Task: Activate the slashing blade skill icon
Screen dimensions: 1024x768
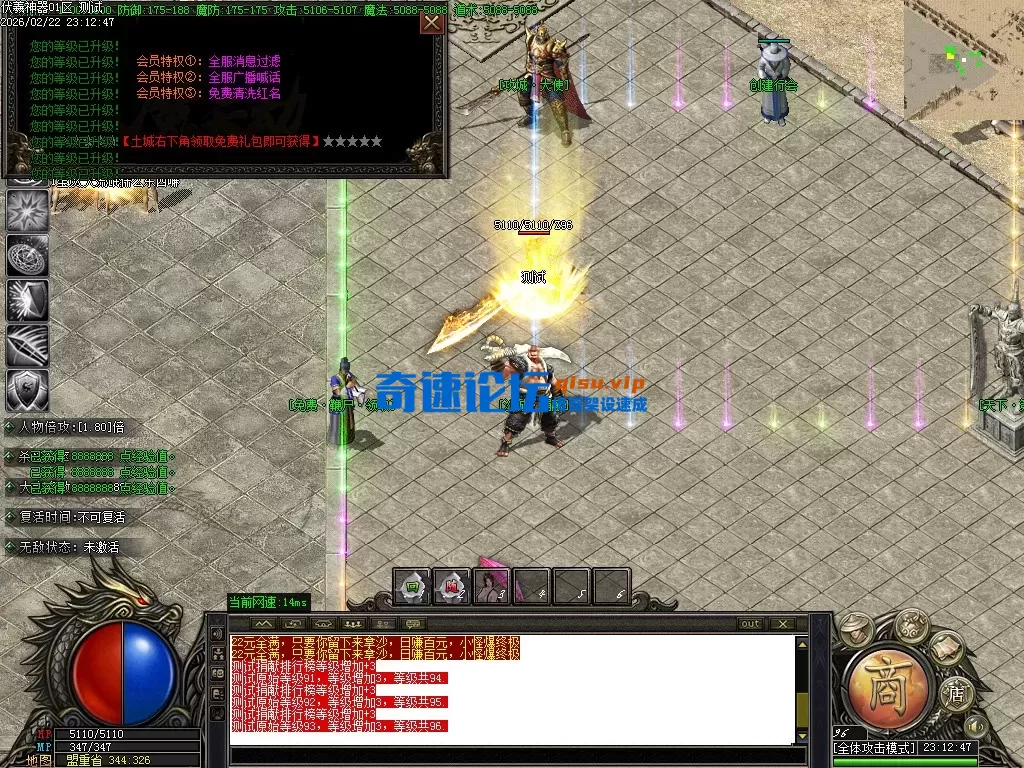Action: coord(27,345)
